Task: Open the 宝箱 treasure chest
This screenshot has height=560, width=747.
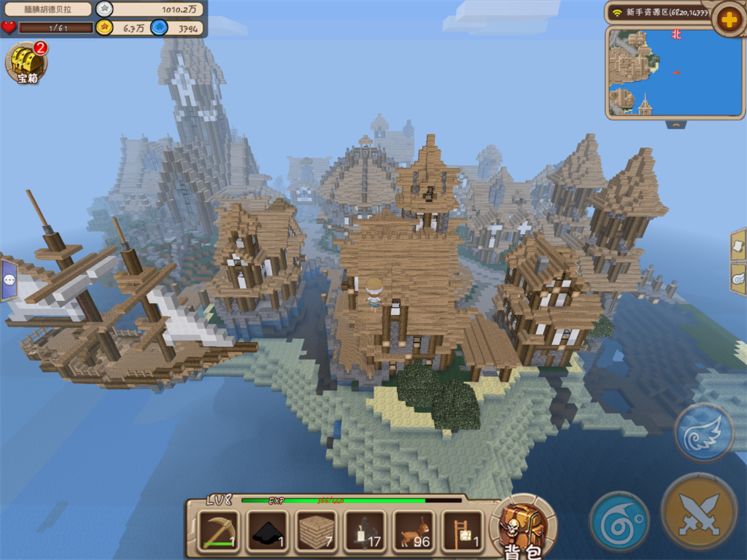Action: [25, 64]
